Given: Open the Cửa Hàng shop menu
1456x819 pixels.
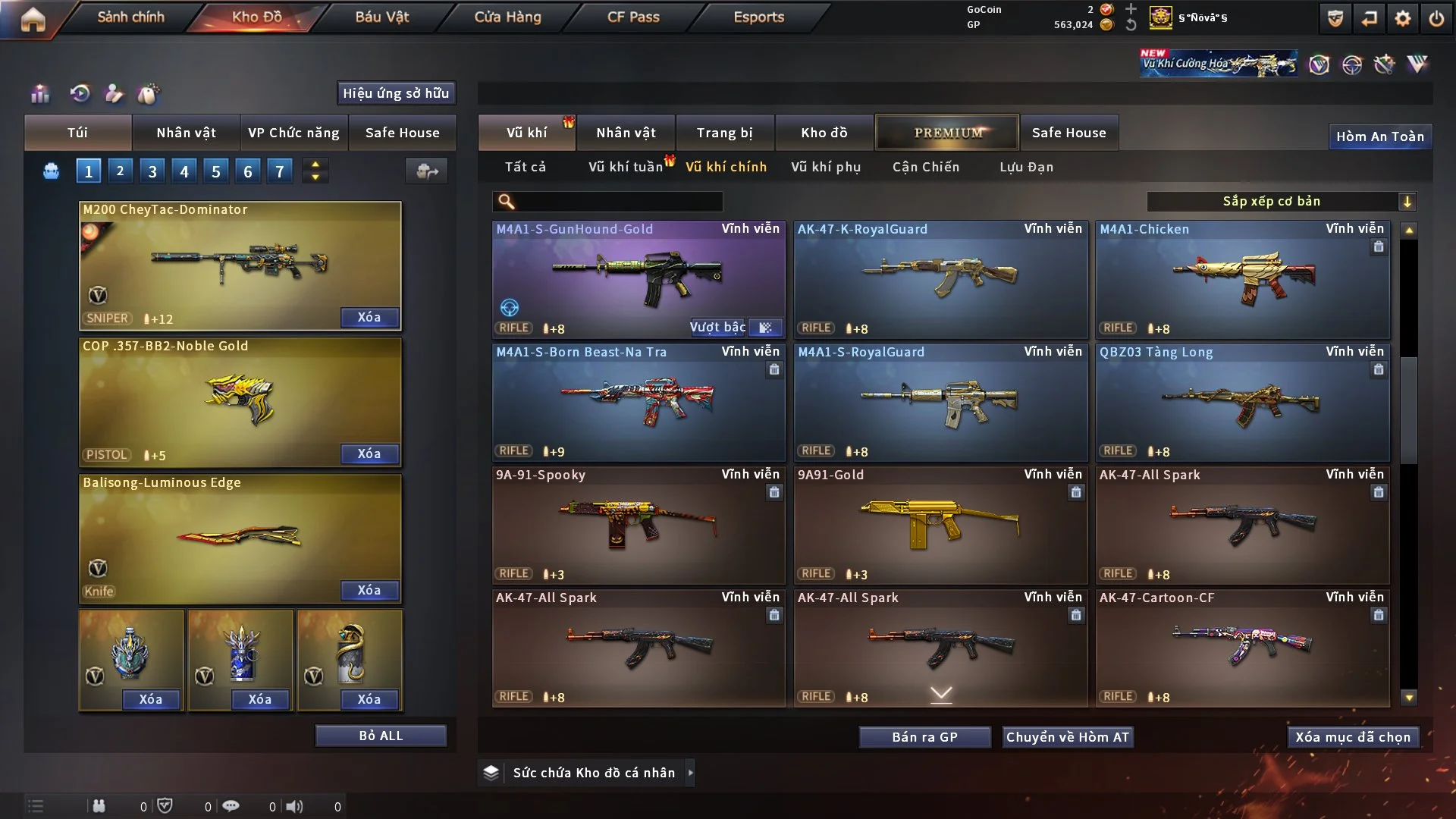Looking at the screenshot, I should (507, 17).
